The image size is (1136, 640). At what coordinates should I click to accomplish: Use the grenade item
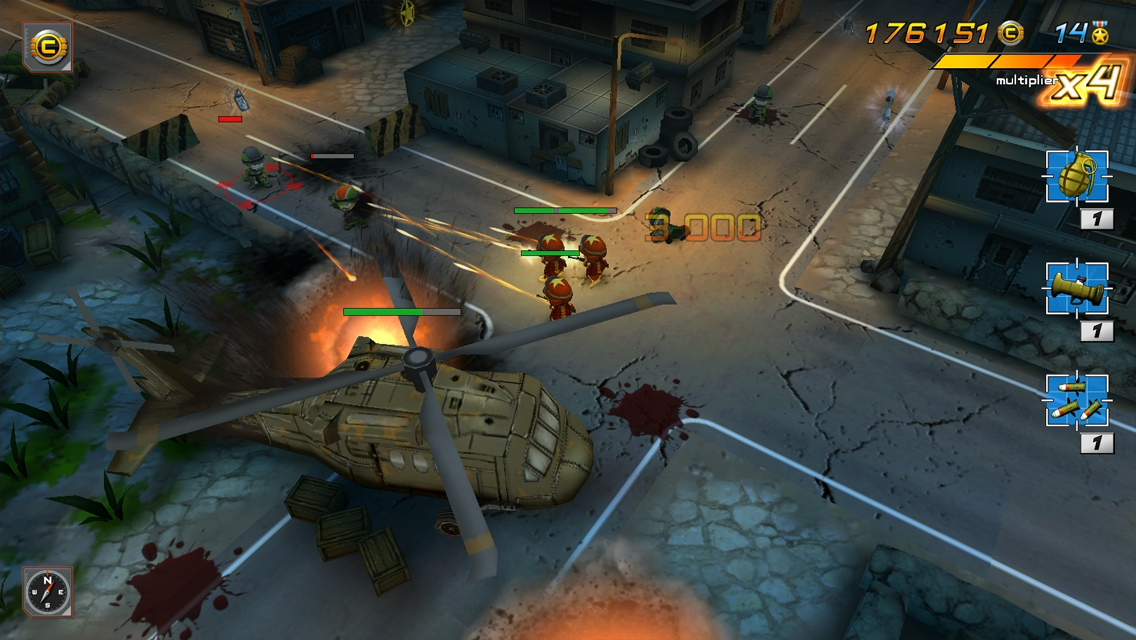point(1077,177)
